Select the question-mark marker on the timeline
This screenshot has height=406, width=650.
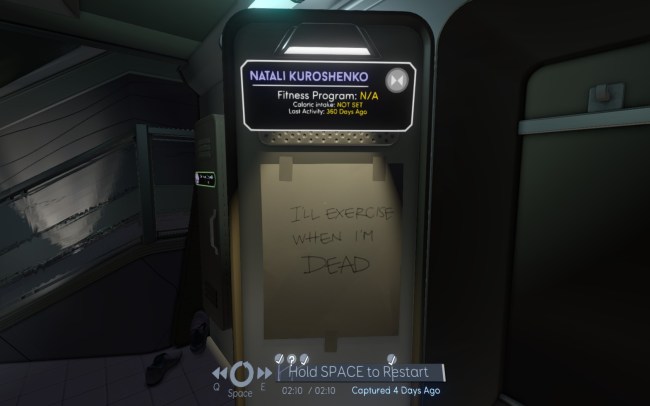click(291, 358)
